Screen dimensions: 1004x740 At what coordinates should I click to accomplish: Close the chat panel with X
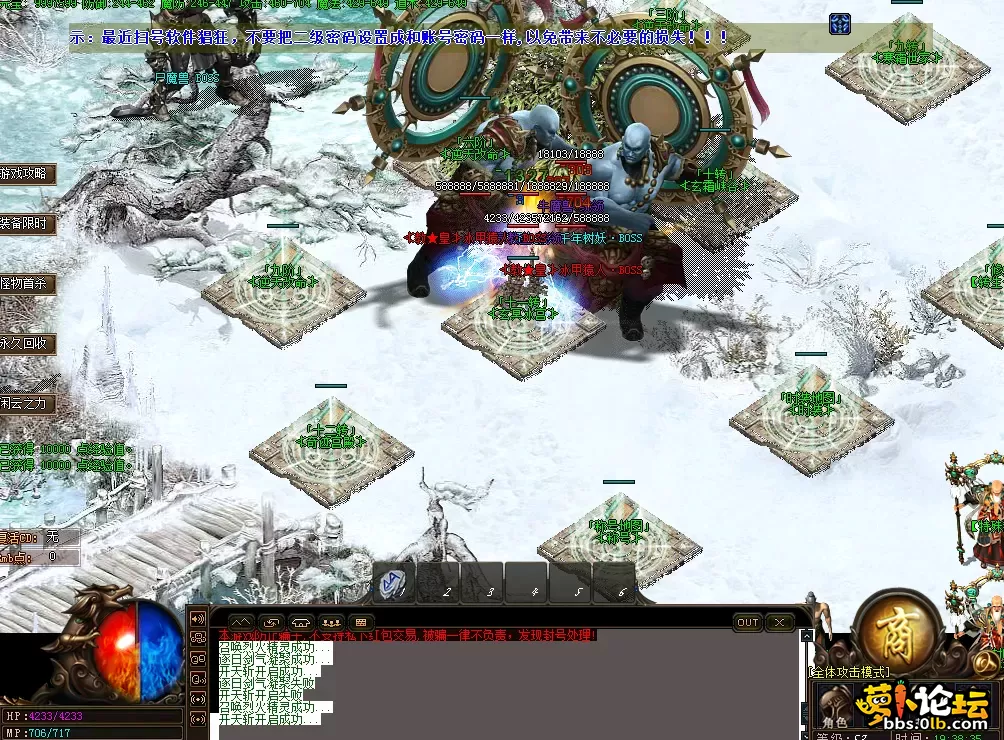tap(779, 622)
